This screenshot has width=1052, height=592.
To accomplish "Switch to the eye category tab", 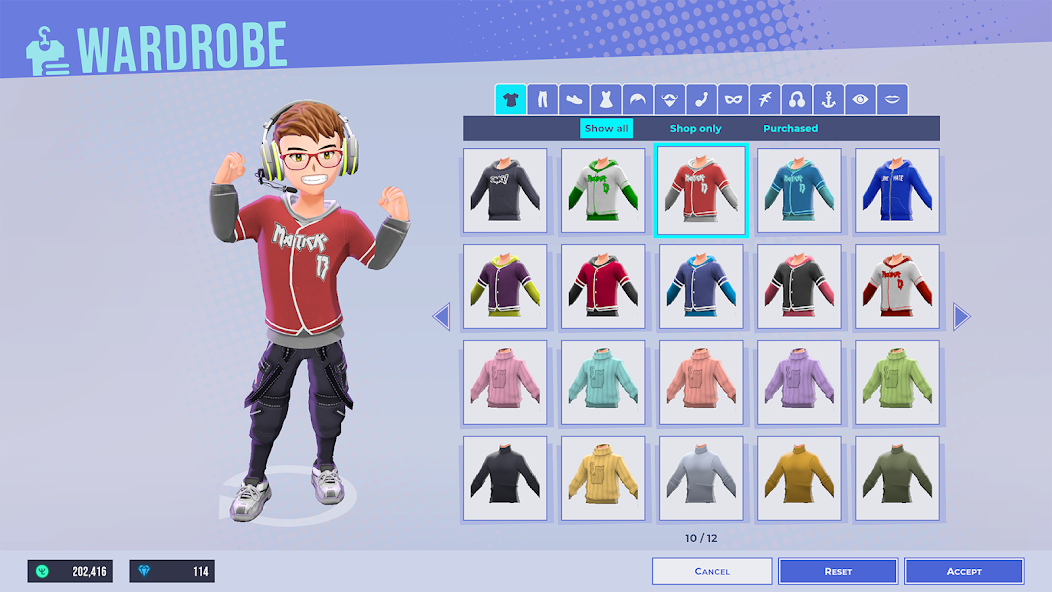I will (x=860, y=99).
